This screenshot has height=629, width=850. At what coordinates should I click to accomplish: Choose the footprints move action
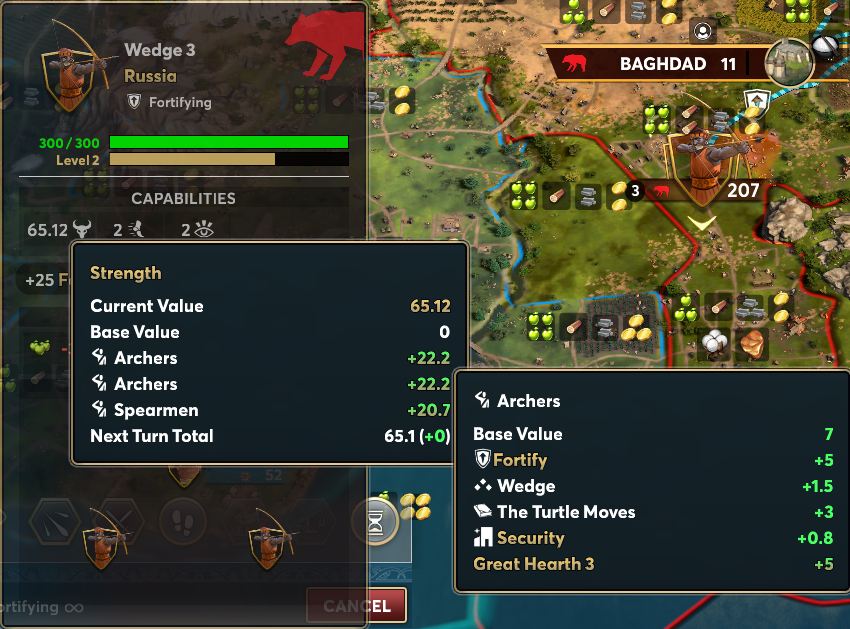pos(183,521)
